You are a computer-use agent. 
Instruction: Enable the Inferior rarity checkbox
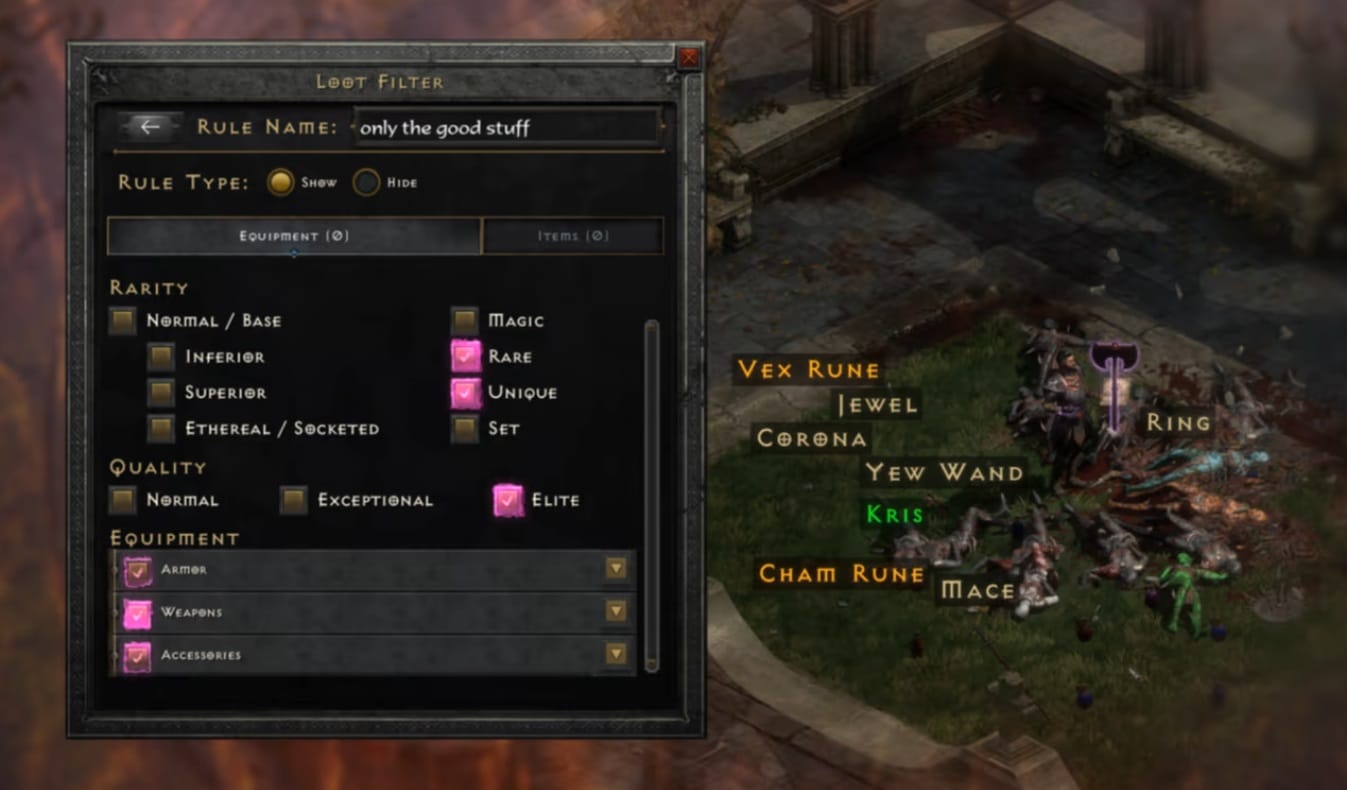(x=161, y=357)
